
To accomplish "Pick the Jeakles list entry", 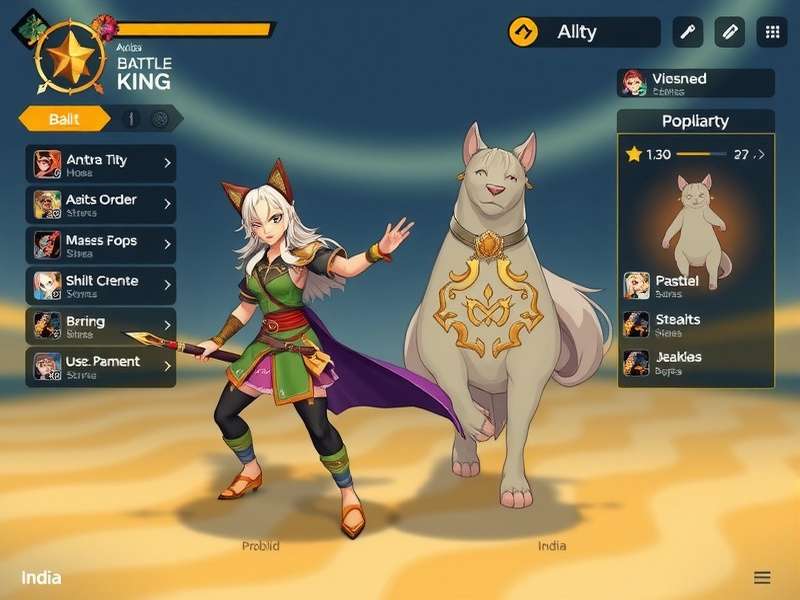I will [696, 362].
